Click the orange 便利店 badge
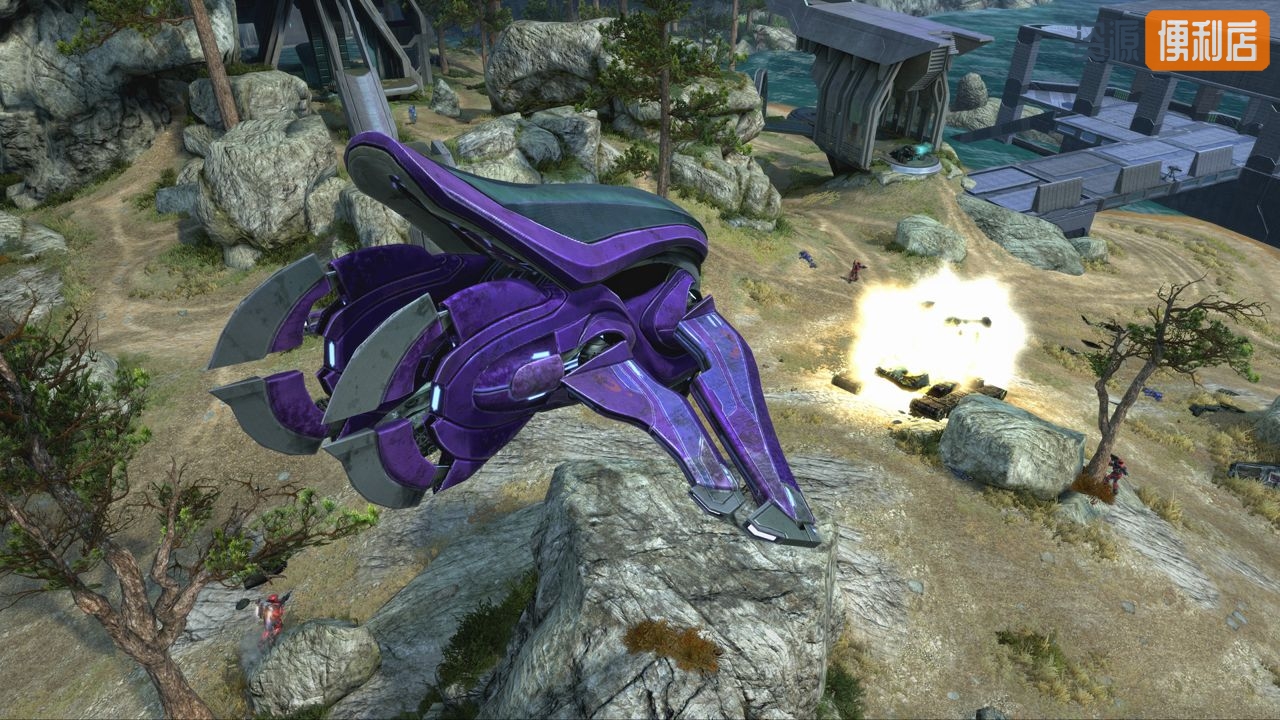1280x720 pixels. [1207, 40]
